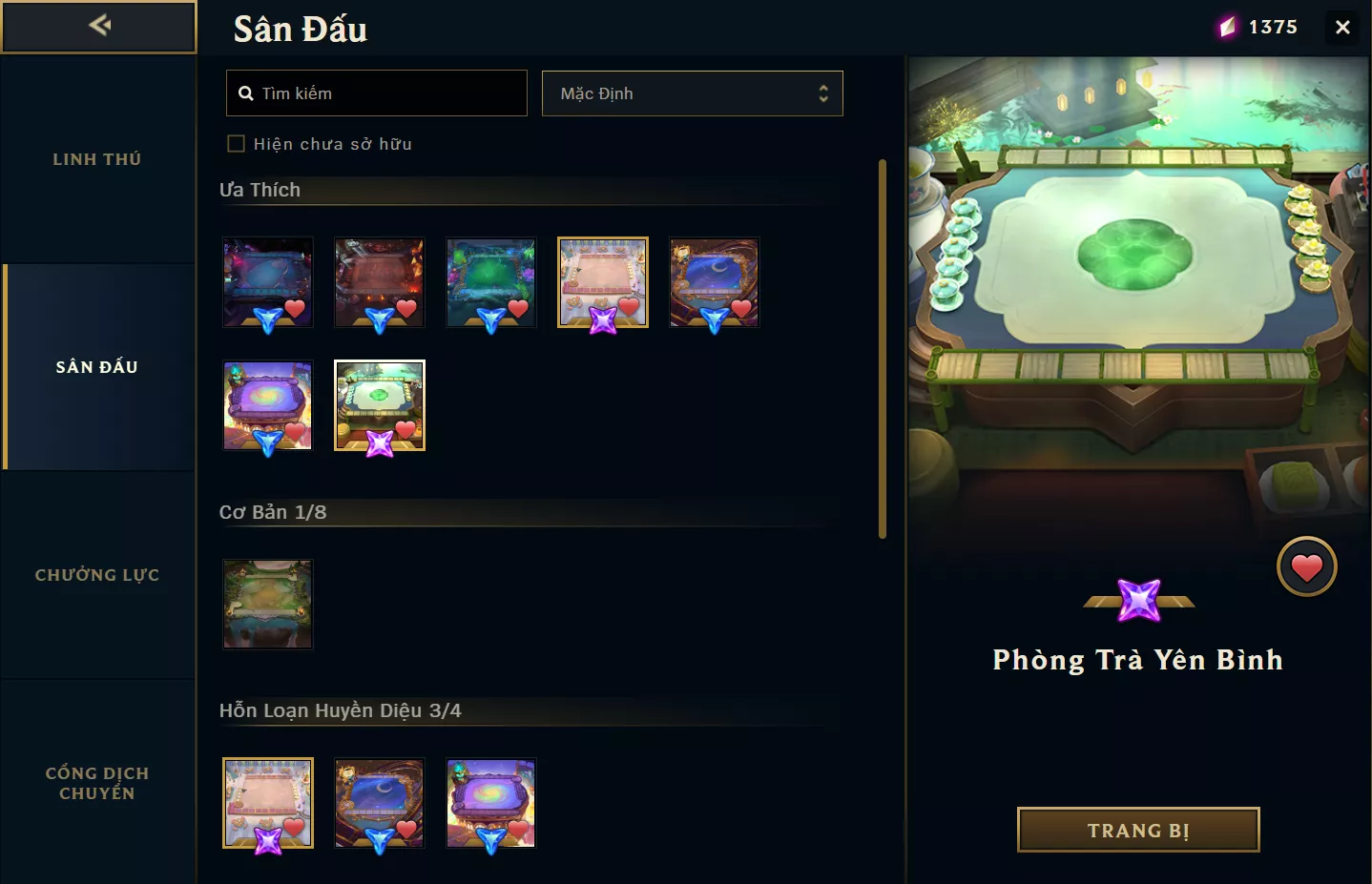
Task: Switch to the 'Linh Thú' tab
Action: point(96,159)
